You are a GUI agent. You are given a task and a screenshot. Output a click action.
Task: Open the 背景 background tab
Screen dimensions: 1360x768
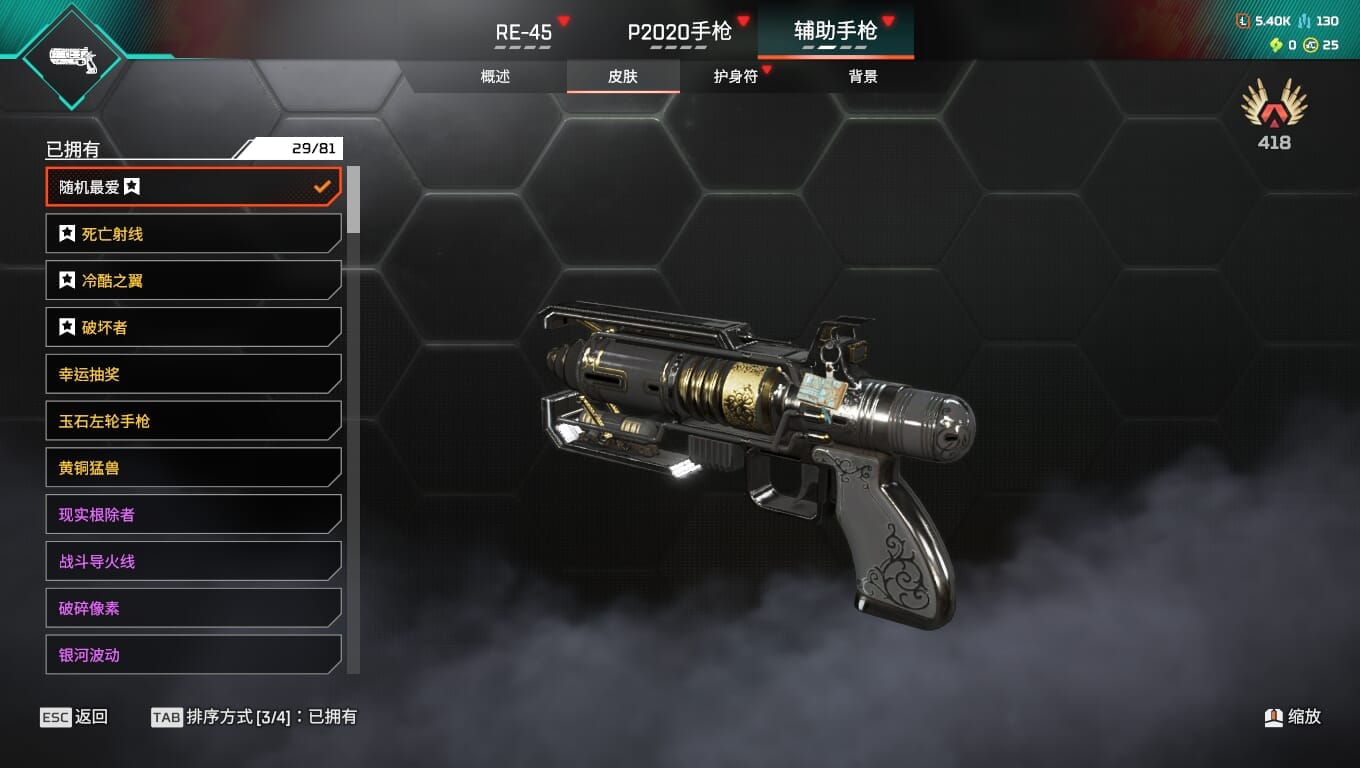(x=863, y=76)
